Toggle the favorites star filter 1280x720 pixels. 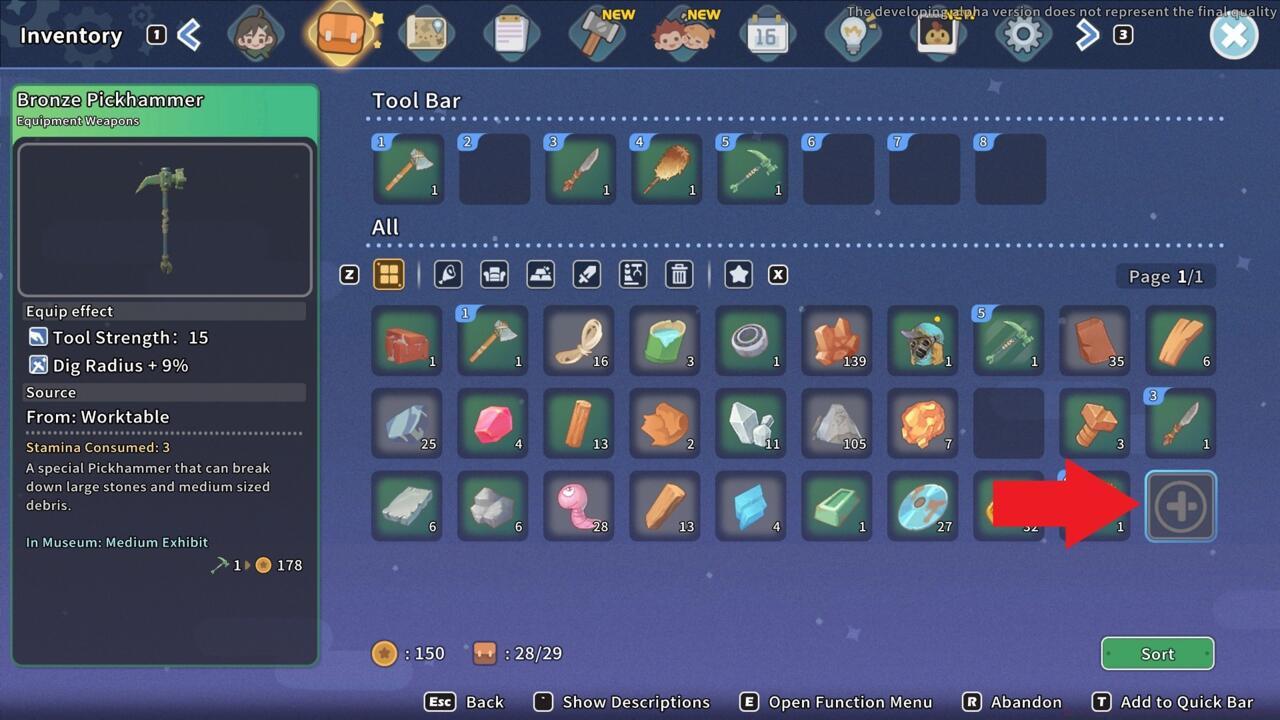coord(738,274)
